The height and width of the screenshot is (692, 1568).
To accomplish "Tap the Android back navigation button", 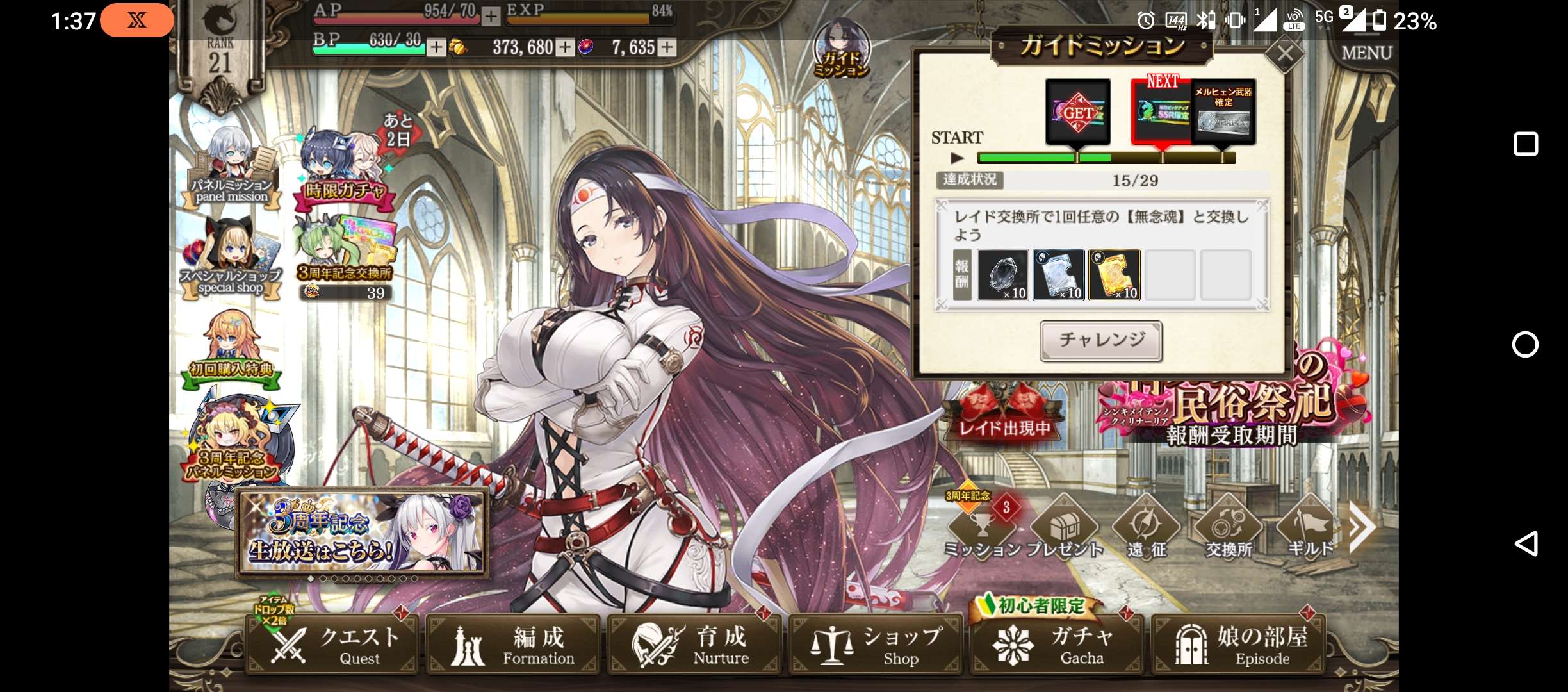I will pos(1526,544).
